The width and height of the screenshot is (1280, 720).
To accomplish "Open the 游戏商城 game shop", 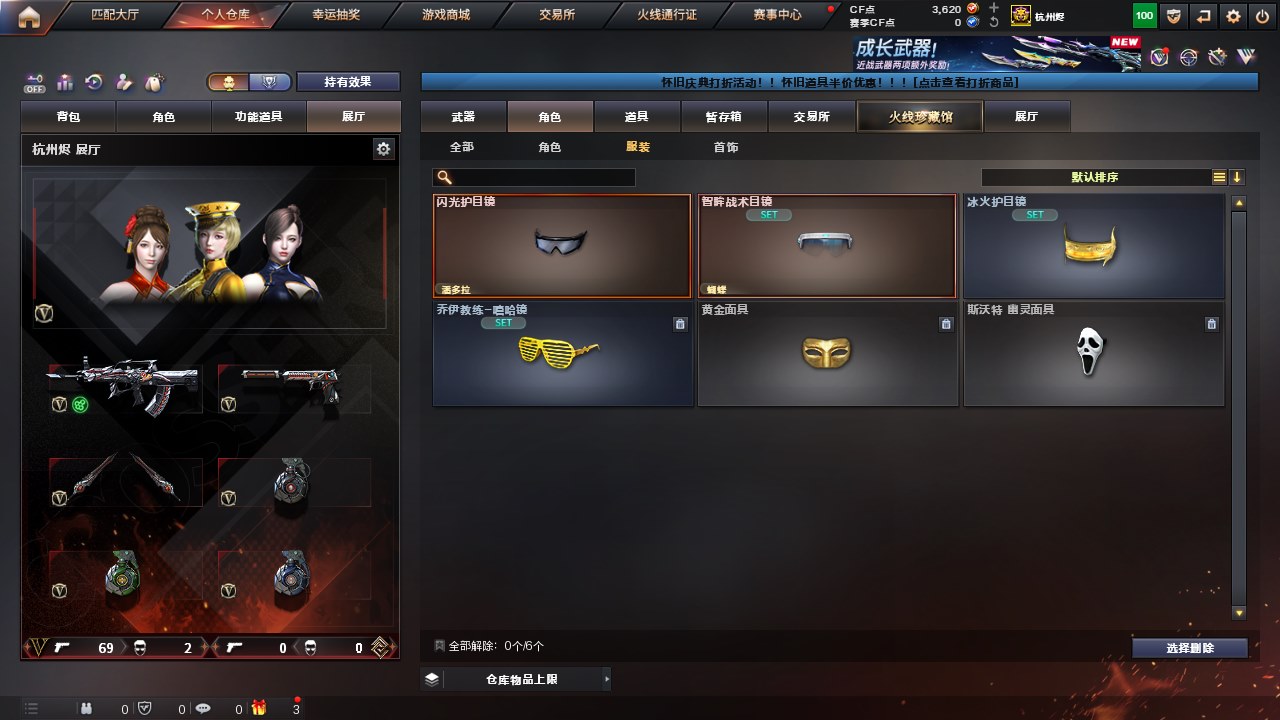I will coord(446,15).
